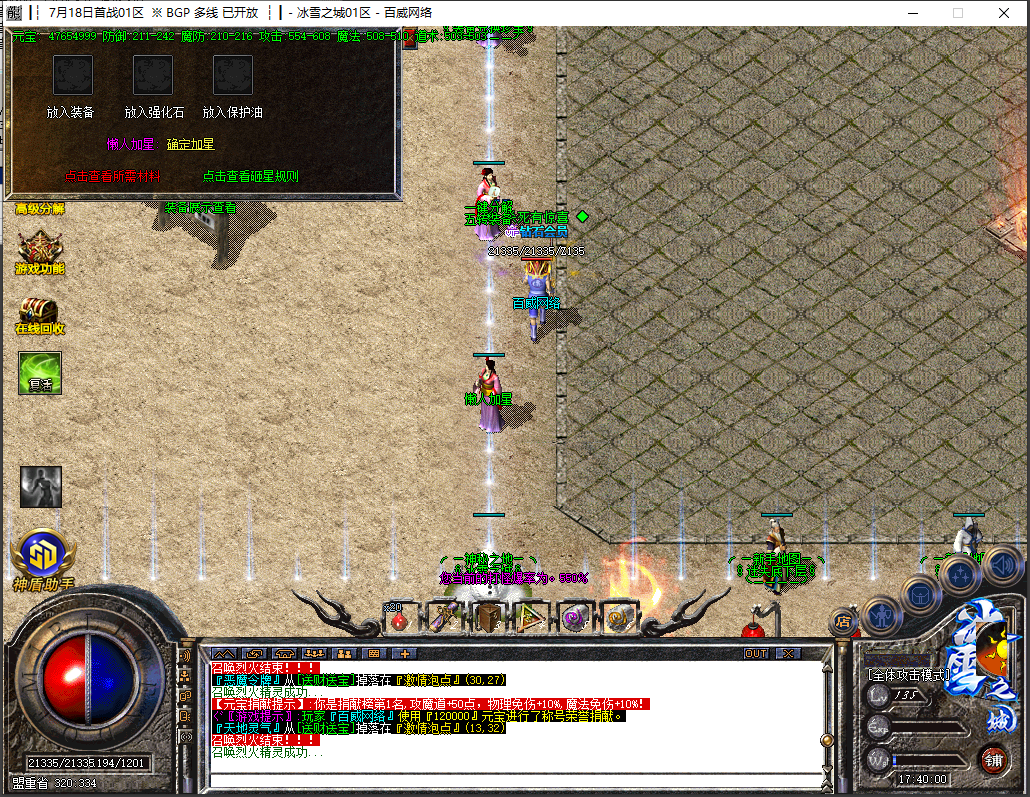
Task: Open the character status round button
Action: tap(882, 613)
